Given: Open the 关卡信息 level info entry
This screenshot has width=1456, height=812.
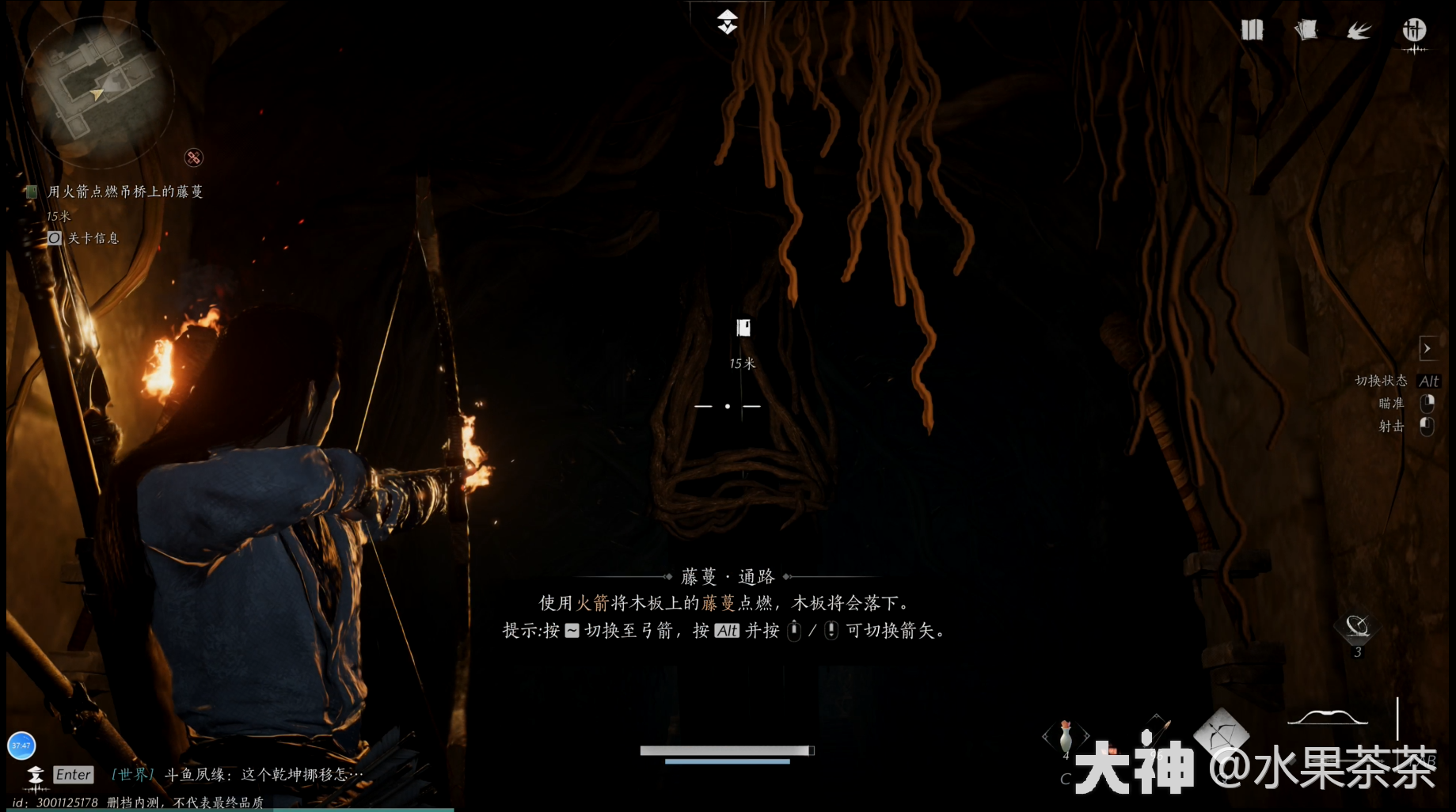Looking at the screenshot, I should tap(97, 237).
